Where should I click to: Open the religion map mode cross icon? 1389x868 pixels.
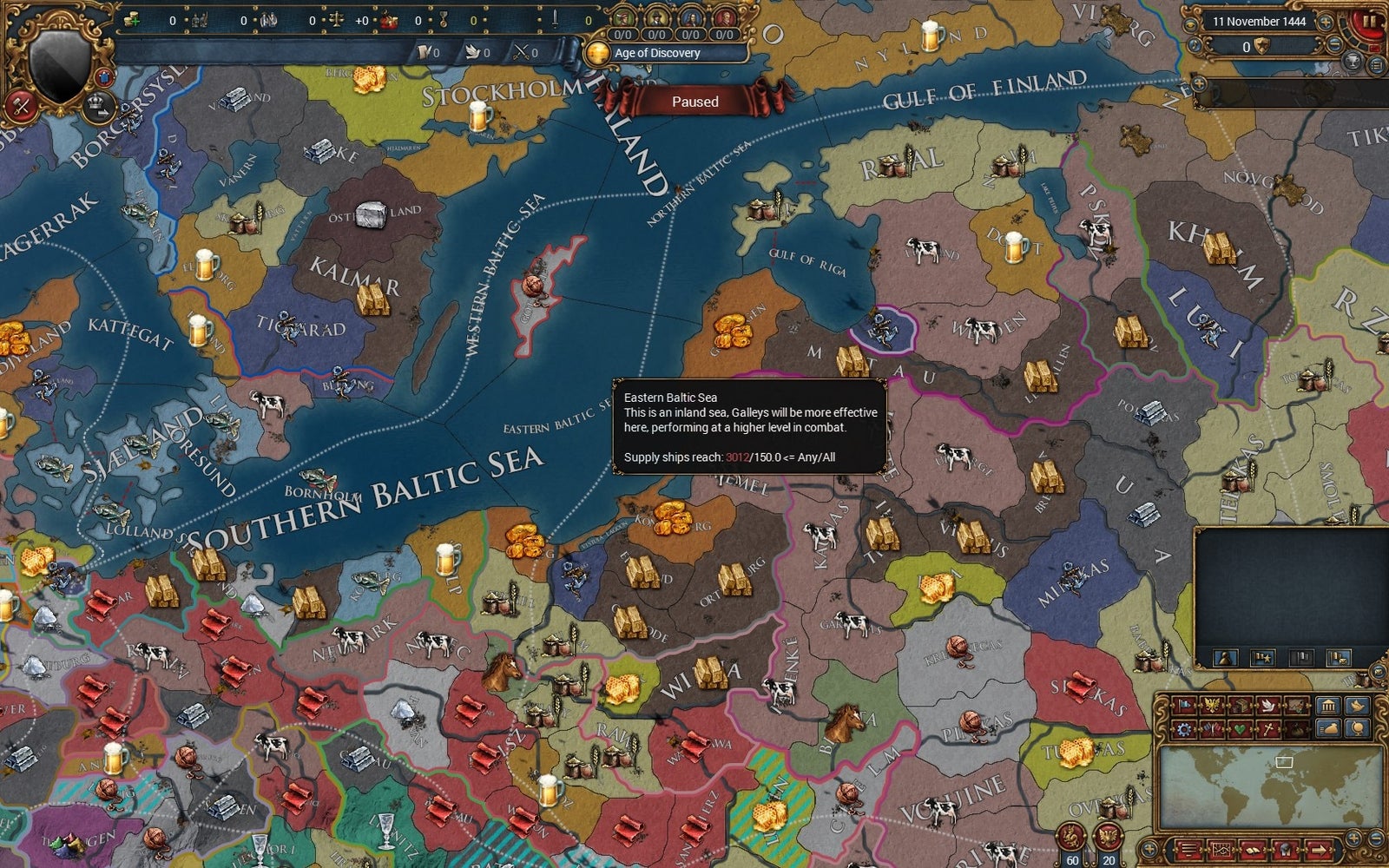(x=1270, y=729)
